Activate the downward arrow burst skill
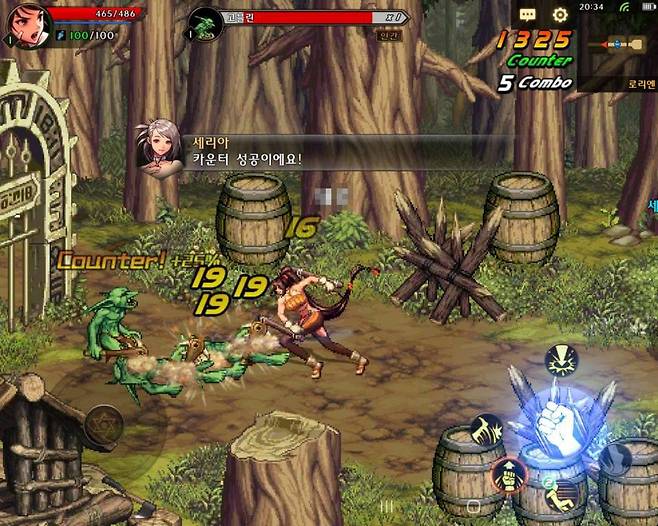 tap(560, 360)
